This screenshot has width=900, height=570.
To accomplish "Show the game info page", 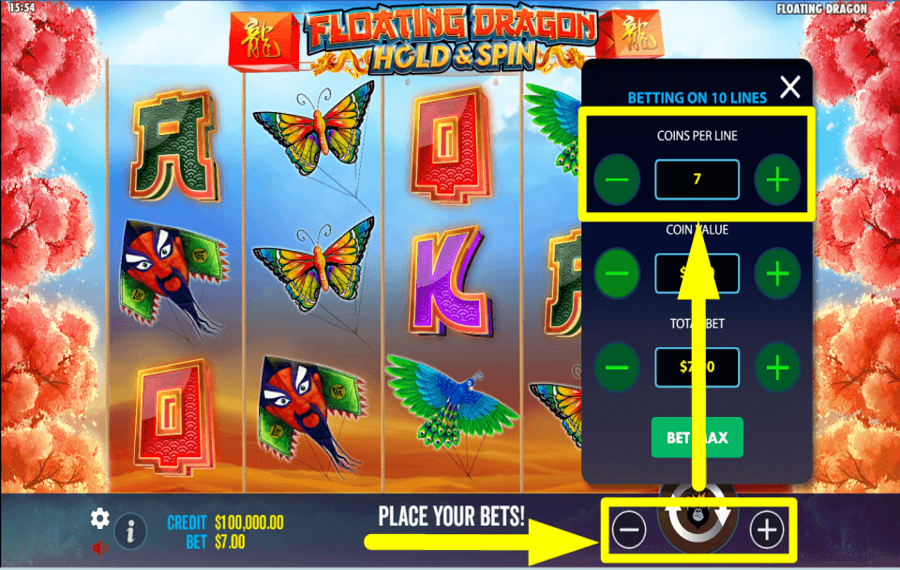I will point(130,531).
